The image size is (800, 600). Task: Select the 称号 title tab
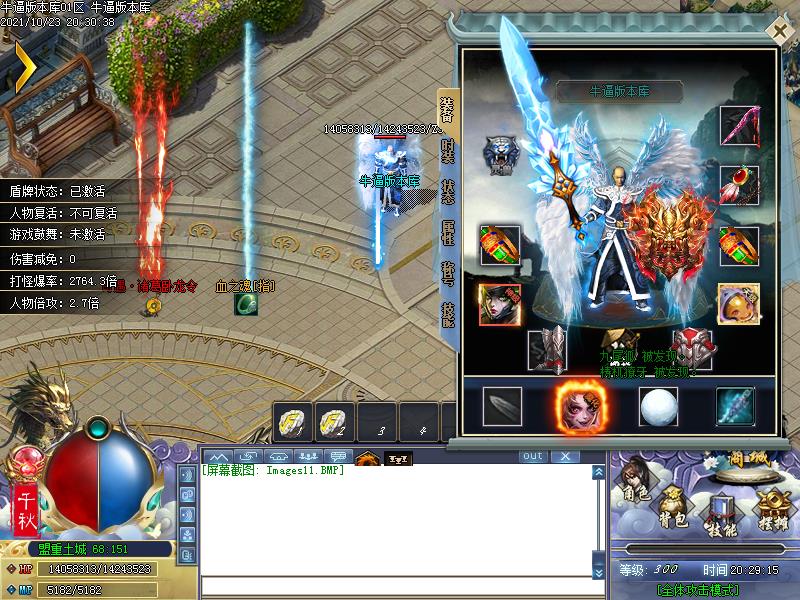tap(448, 273)
